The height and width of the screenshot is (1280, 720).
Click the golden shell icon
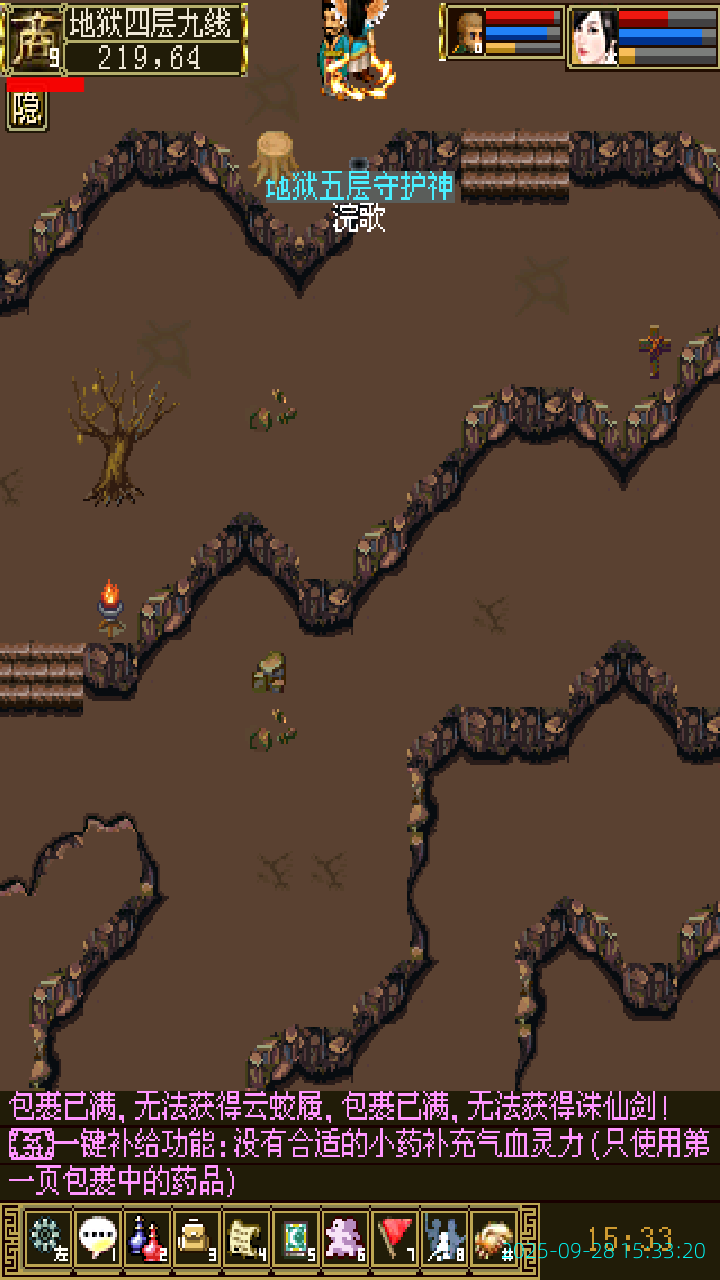pos(494,1239)
